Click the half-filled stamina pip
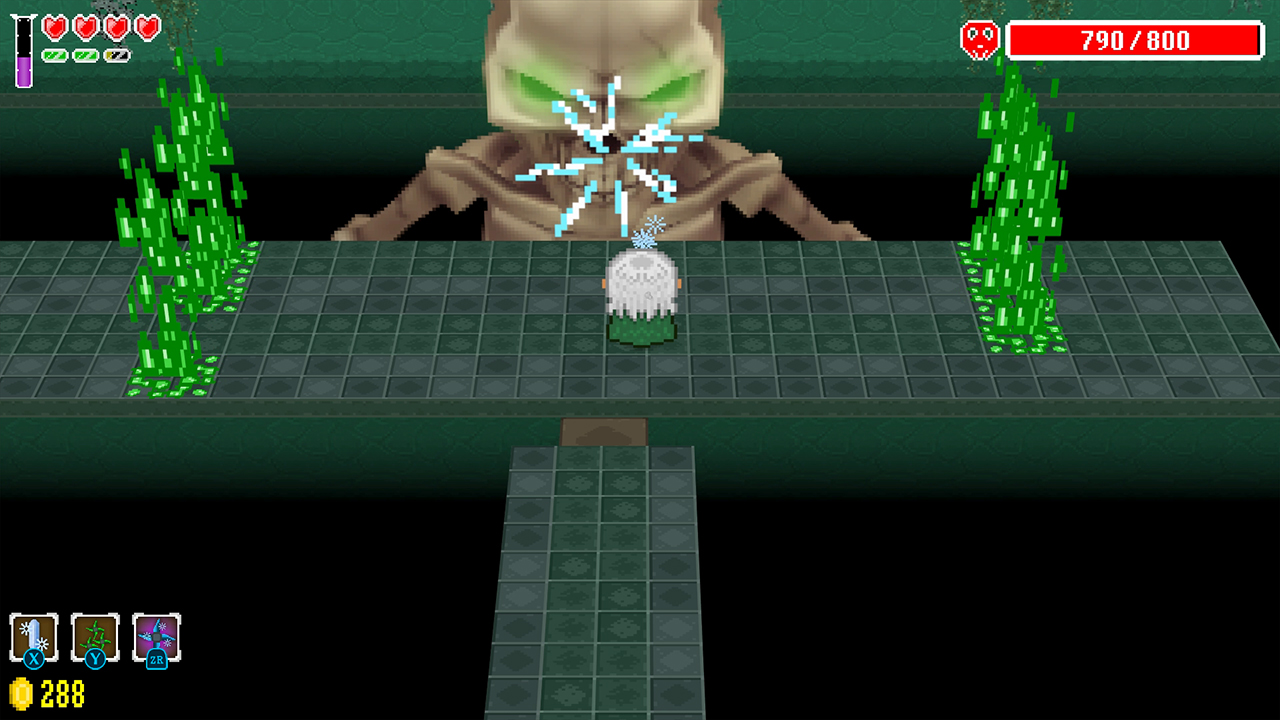This screenshot has height=720, width=1280. [117, 56]
